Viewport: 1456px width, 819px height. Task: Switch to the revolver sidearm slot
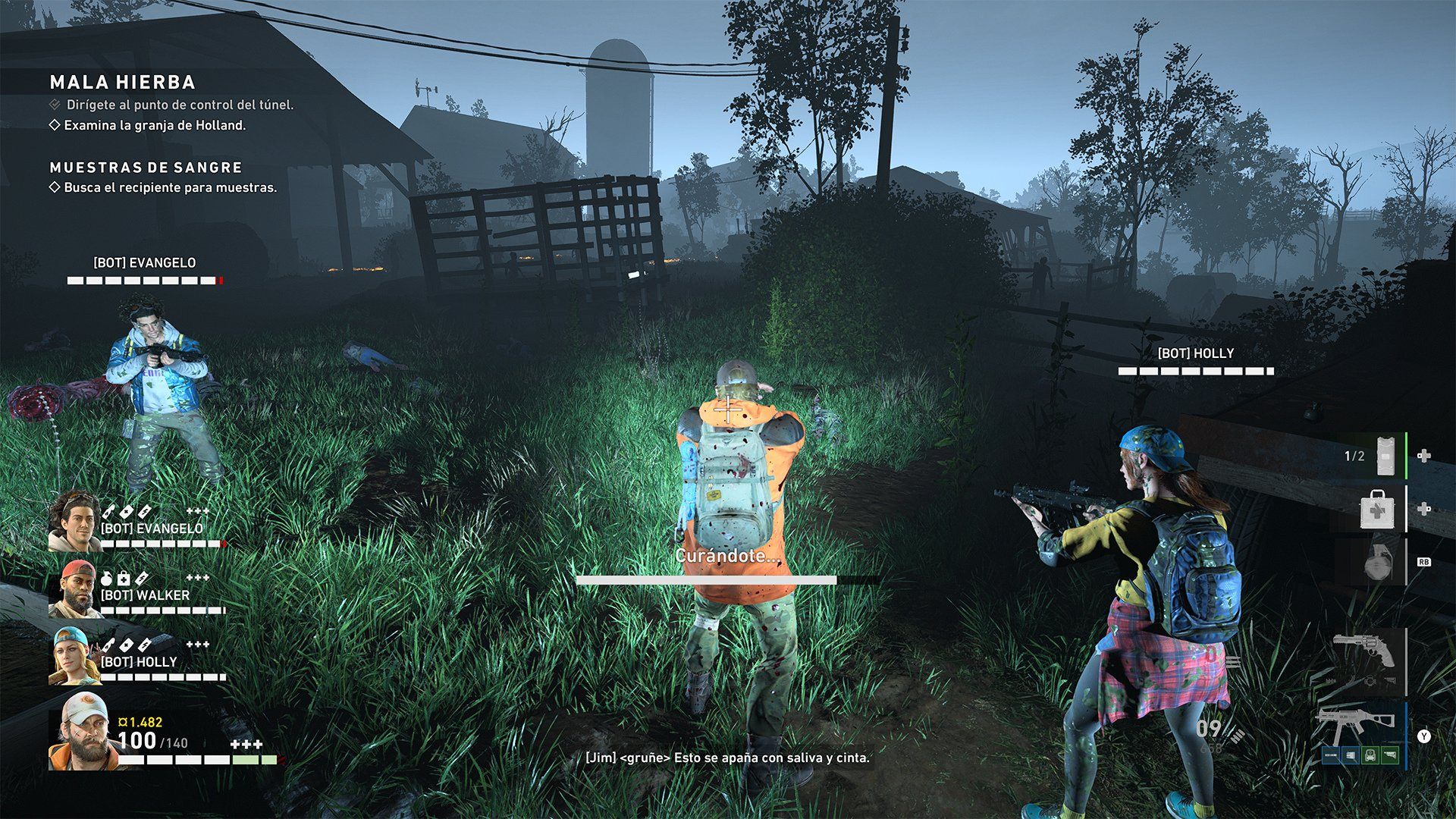pos(1364,652)
